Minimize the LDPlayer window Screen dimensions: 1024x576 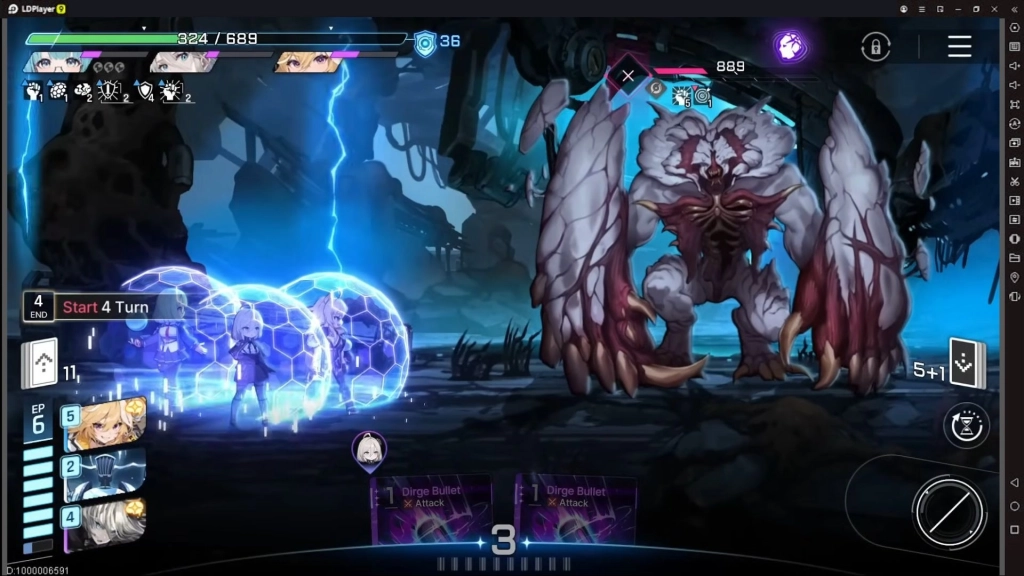point(958,8)
